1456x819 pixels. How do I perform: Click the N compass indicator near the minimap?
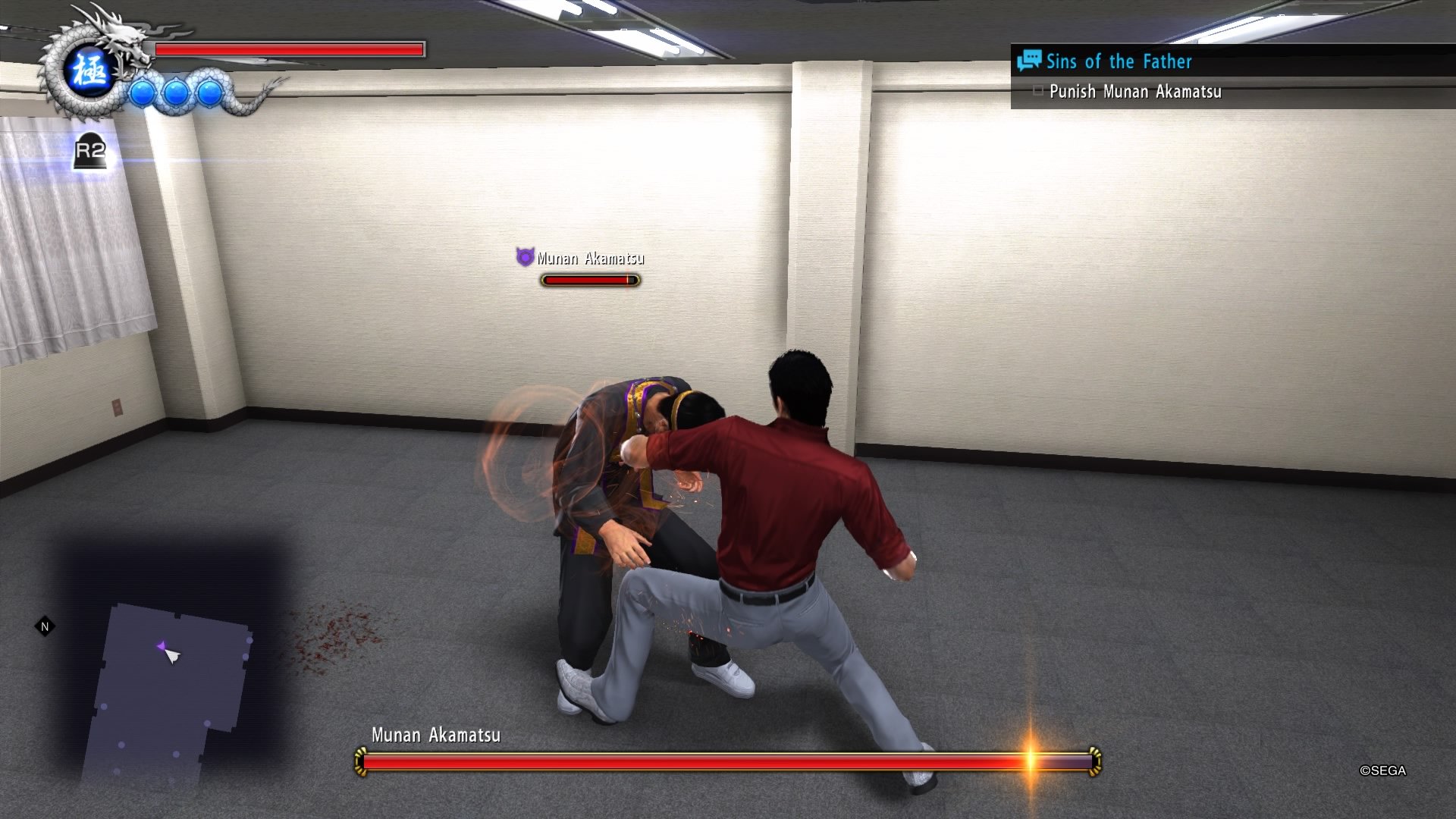click(44, 627)
